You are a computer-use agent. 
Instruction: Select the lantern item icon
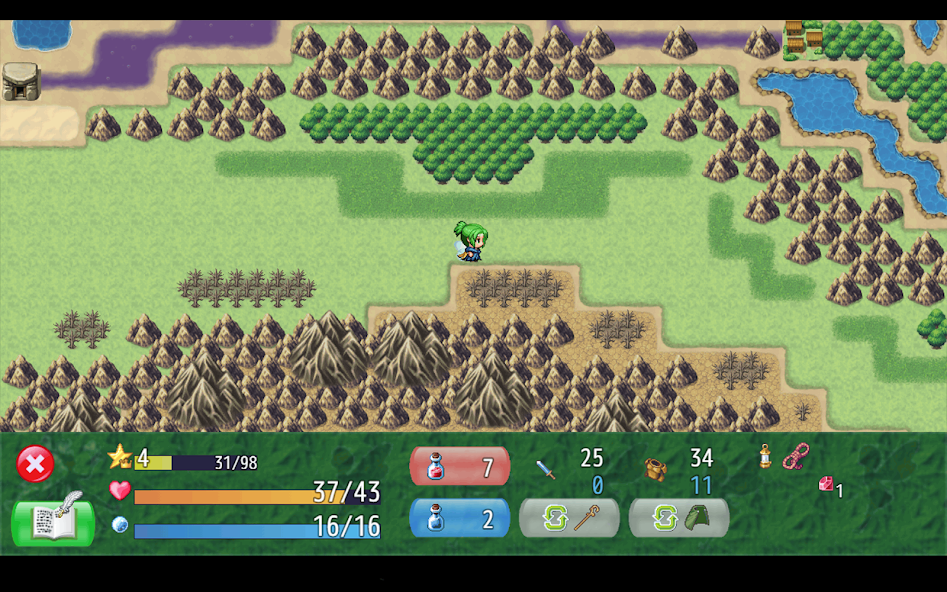[765, 457]
